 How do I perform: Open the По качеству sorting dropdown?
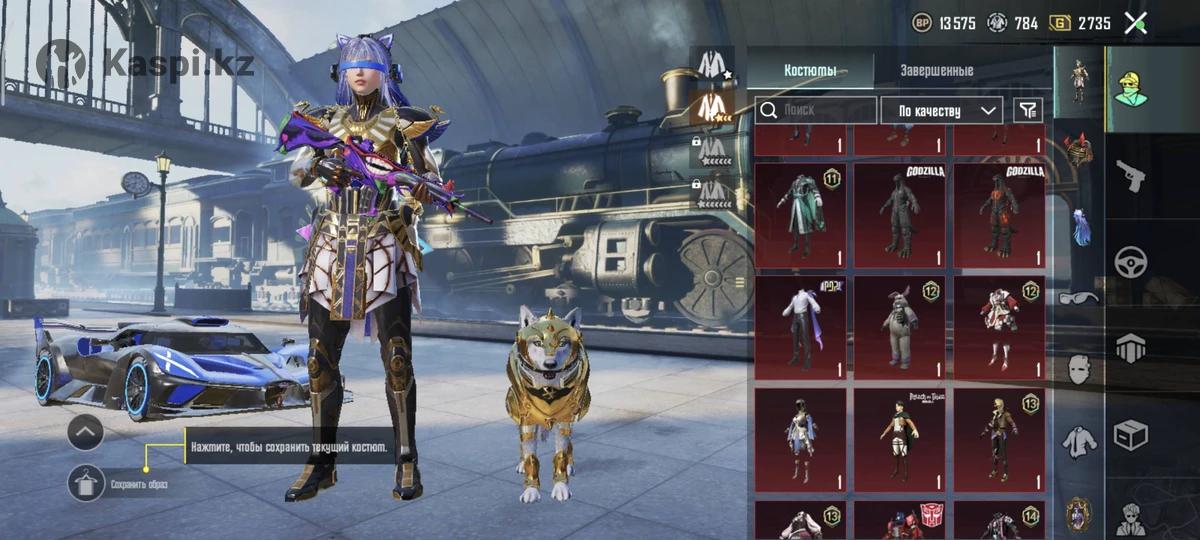pos(941,110)
